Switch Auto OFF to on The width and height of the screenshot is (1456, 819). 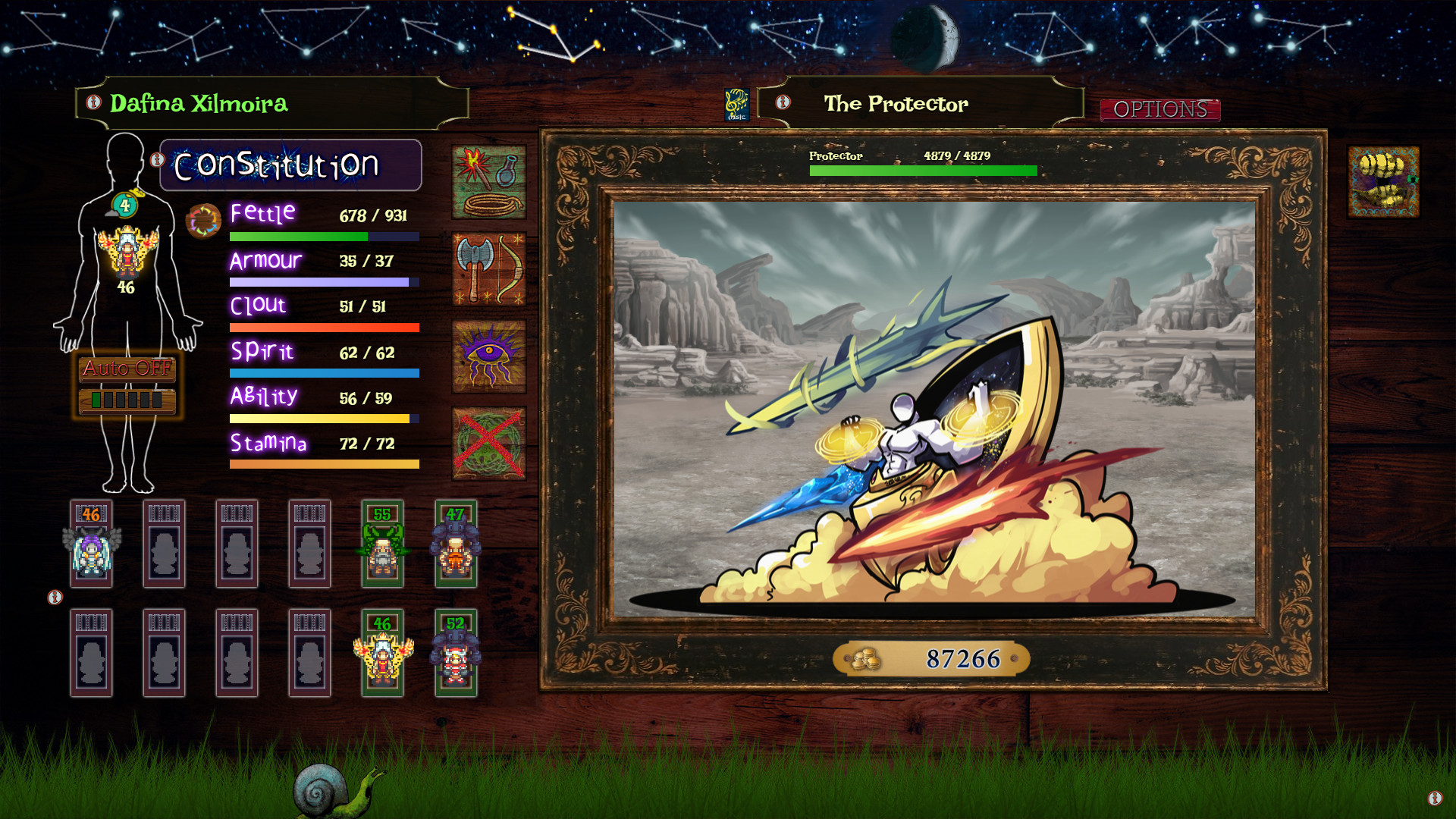click(126, 371)
